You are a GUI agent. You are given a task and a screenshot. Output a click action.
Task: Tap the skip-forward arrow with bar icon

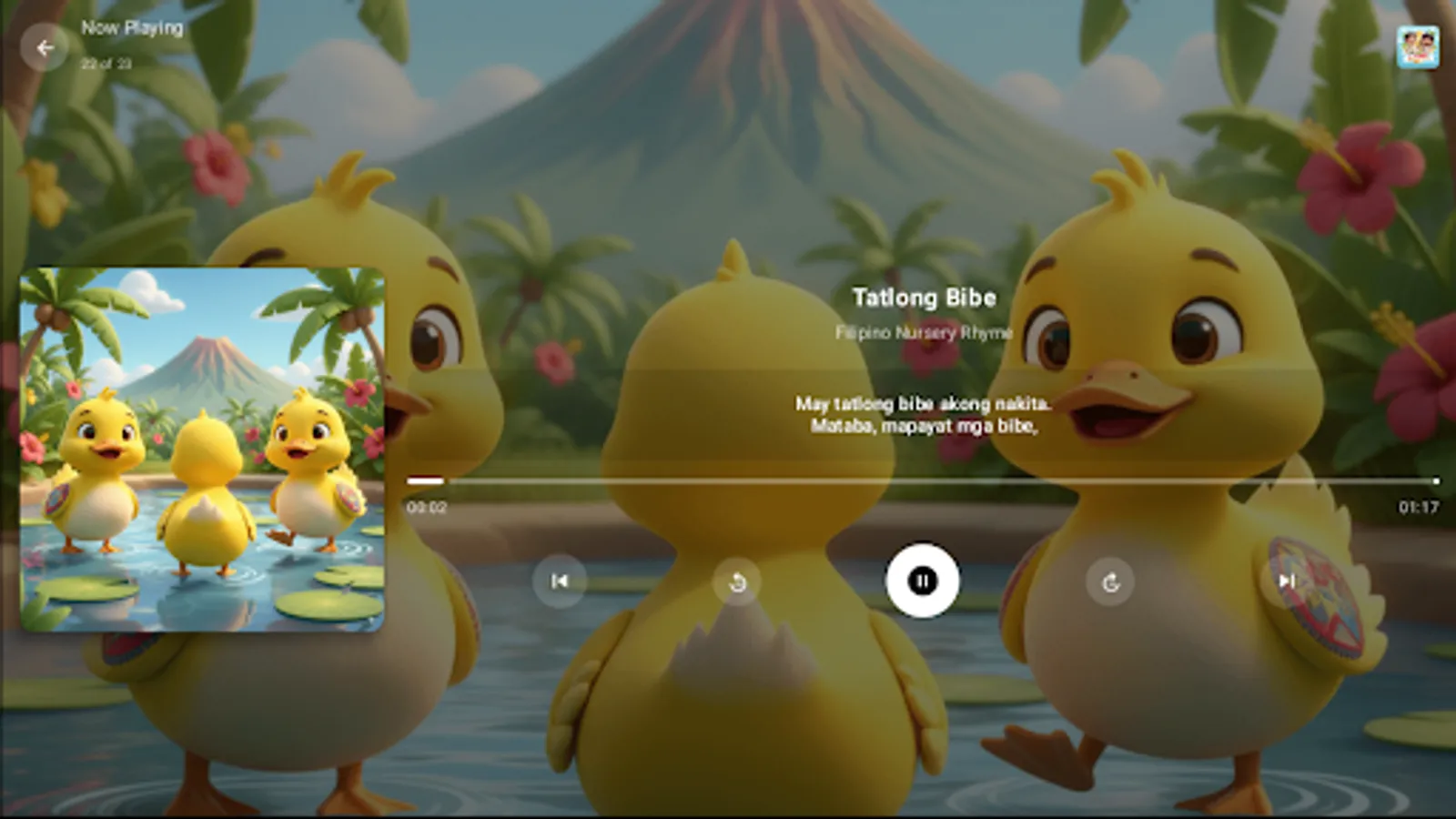[1287, 582]
